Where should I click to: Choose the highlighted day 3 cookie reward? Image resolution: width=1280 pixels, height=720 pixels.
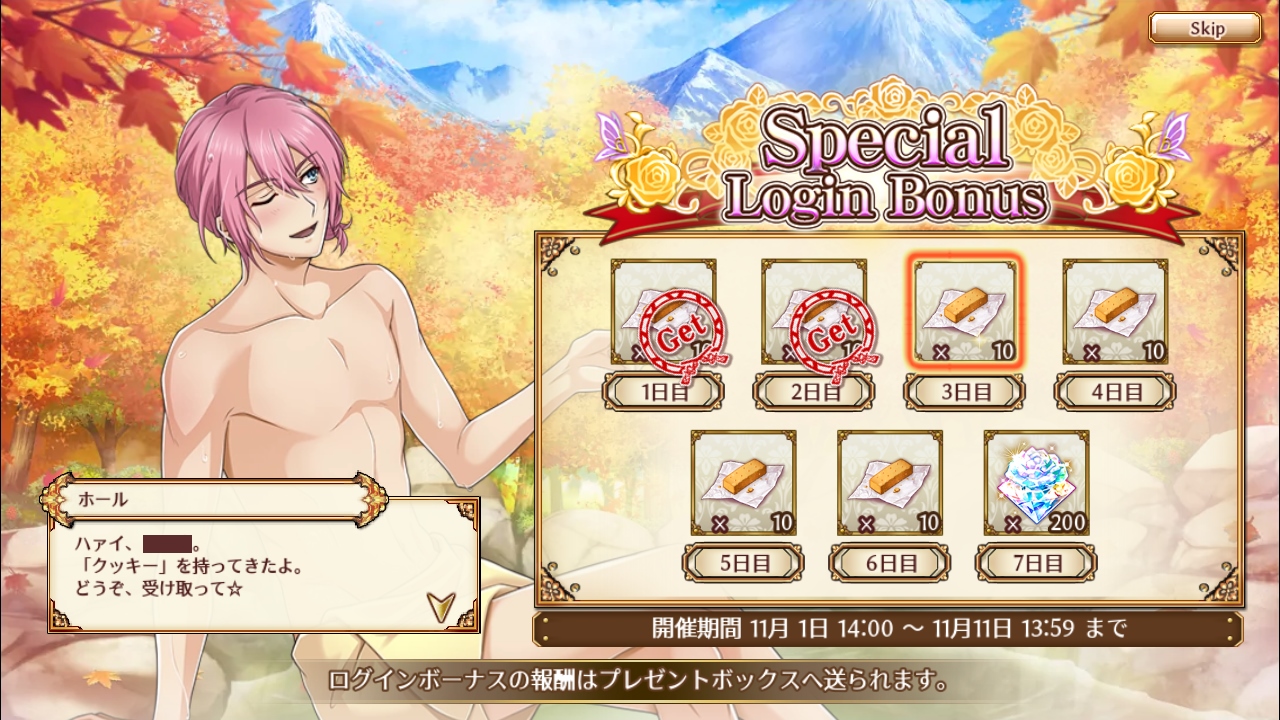click(x=965, y=312)
